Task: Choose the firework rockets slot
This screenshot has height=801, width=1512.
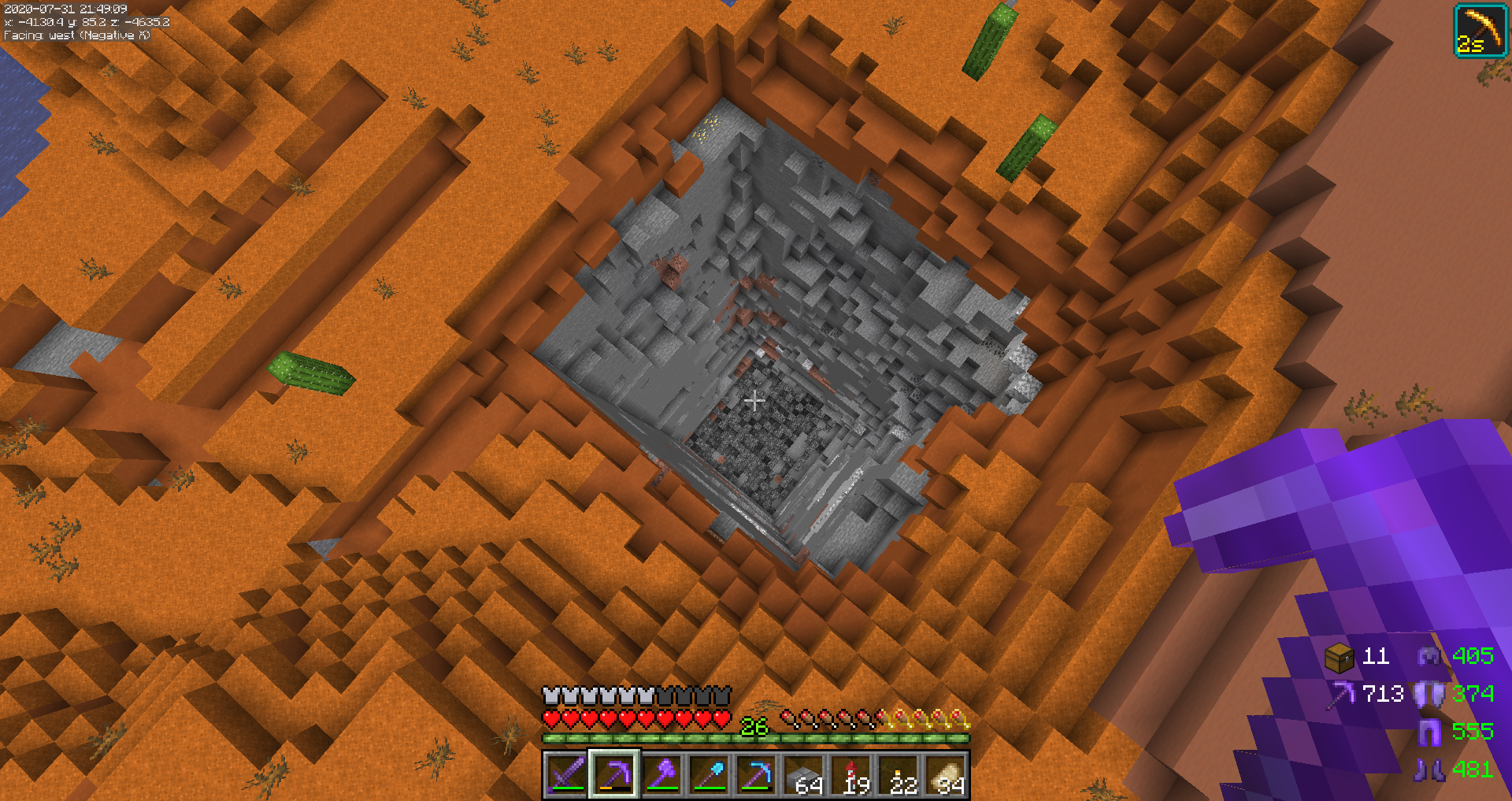Action: 851,774
